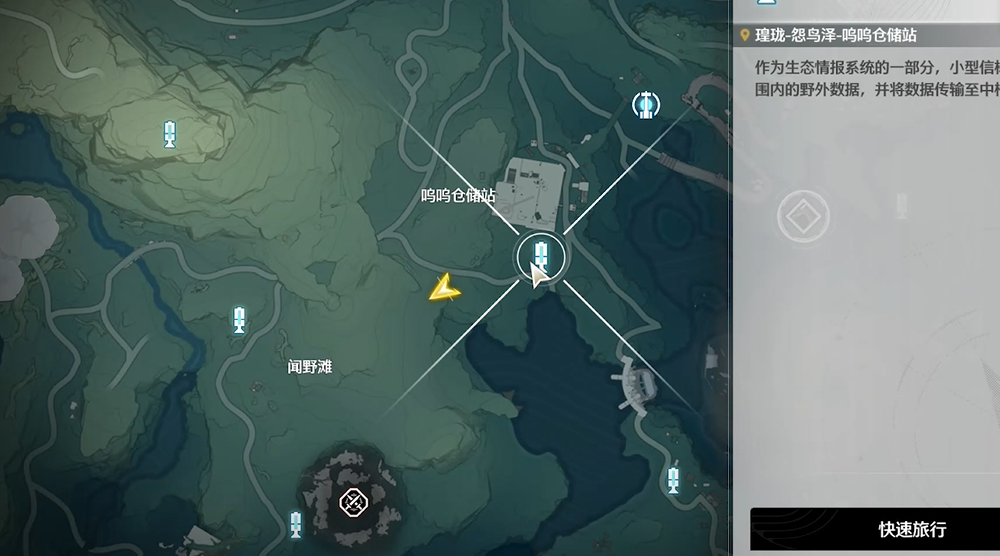
Task: Select the highlighted beacon at 呜呜仓储站
Action: click(x=541, y=253)
